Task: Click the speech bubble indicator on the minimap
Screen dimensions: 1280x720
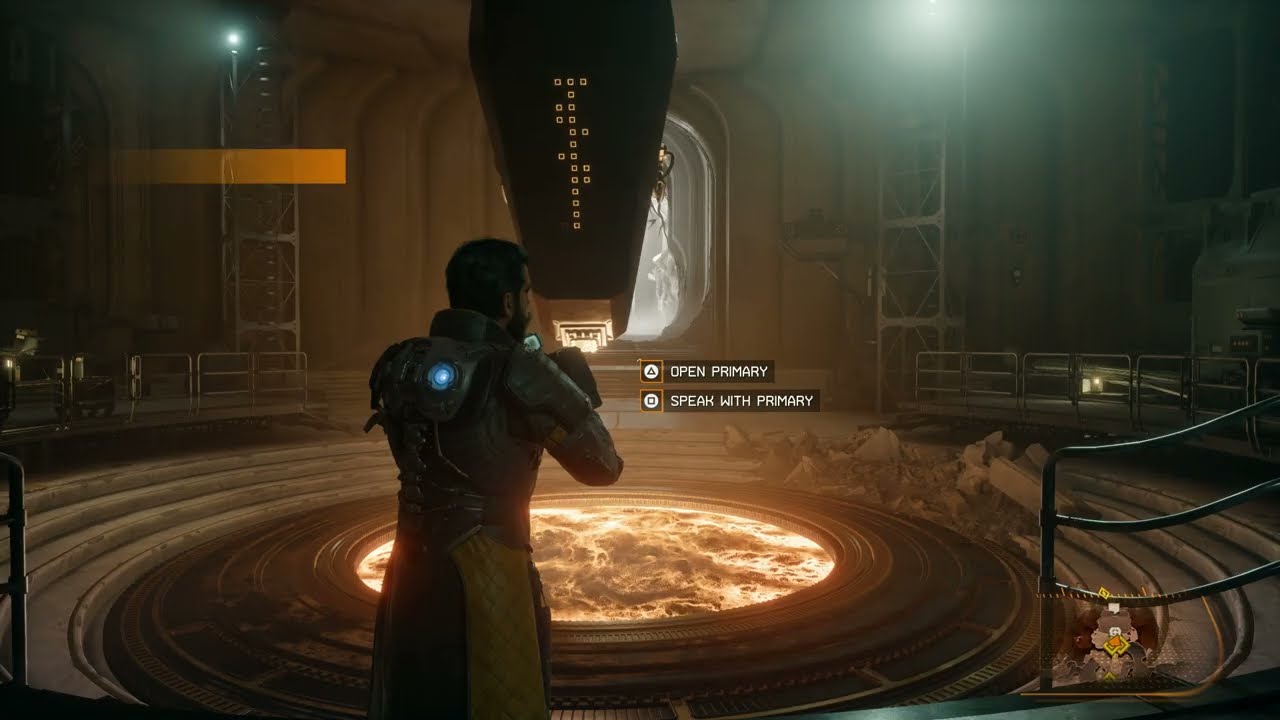Action: pos(1114,607)
